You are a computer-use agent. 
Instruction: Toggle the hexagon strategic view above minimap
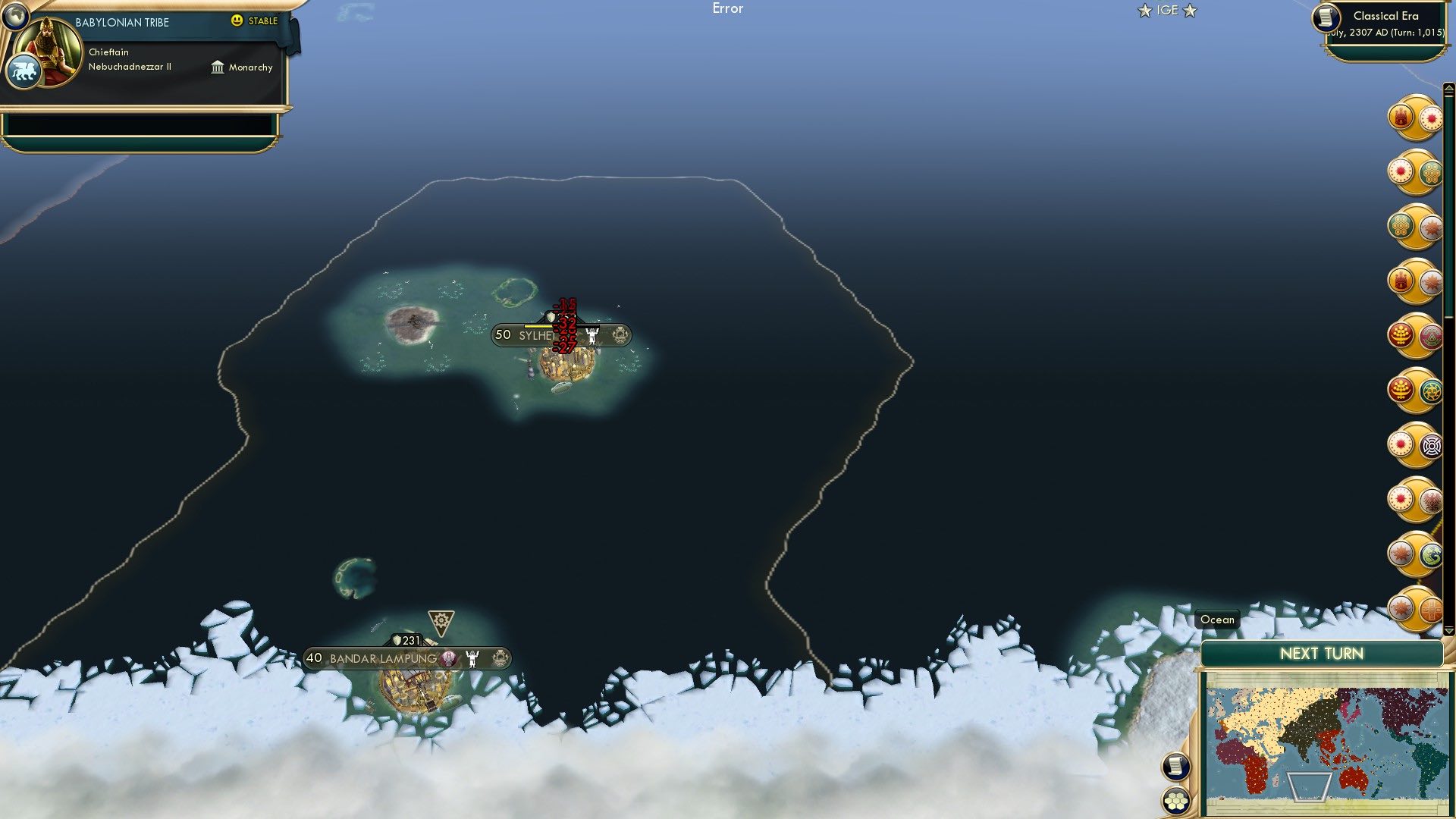1176,798
